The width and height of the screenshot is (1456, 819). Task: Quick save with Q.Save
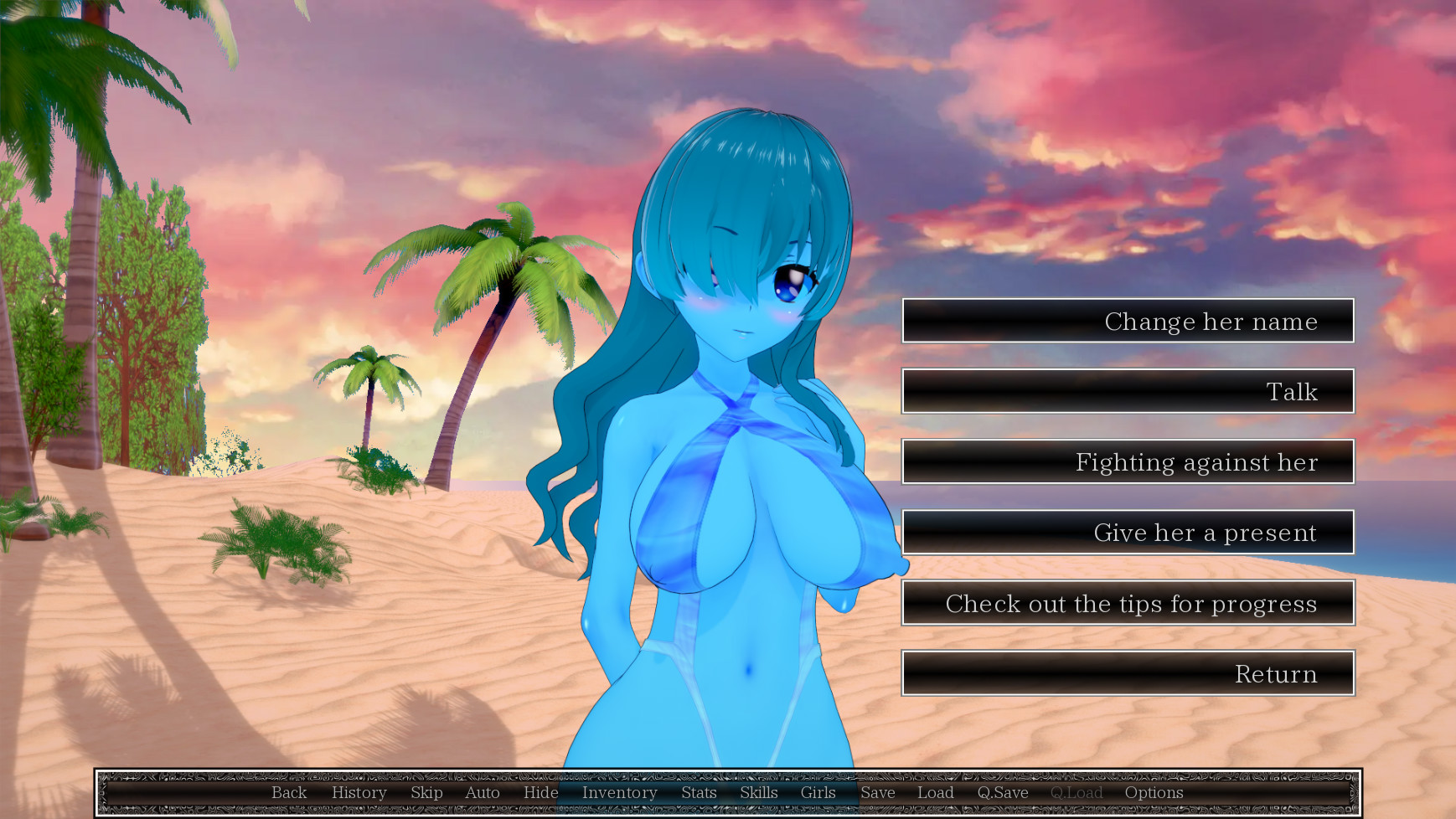[1003, 793]
